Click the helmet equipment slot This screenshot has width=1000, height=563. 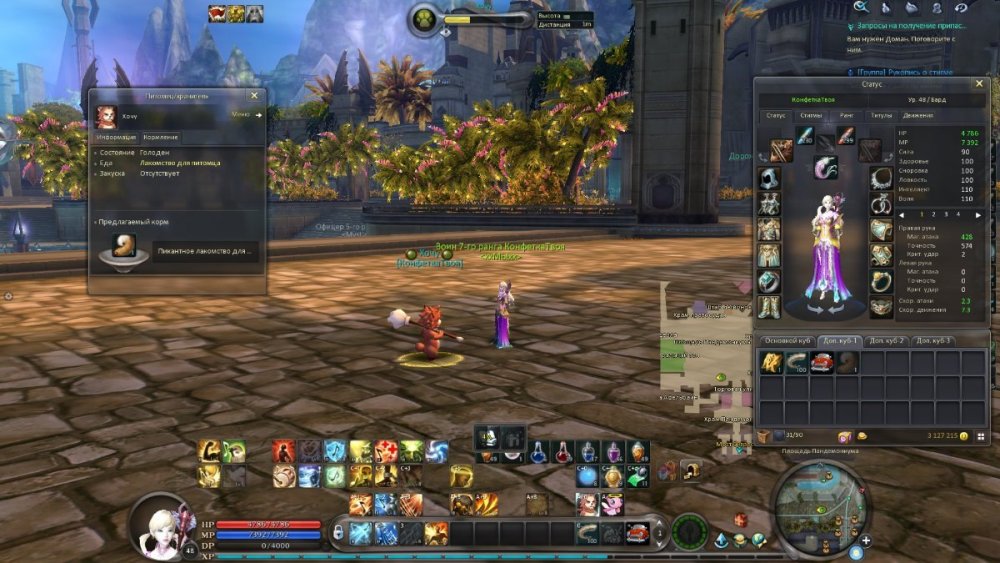(x=768, y=179)
